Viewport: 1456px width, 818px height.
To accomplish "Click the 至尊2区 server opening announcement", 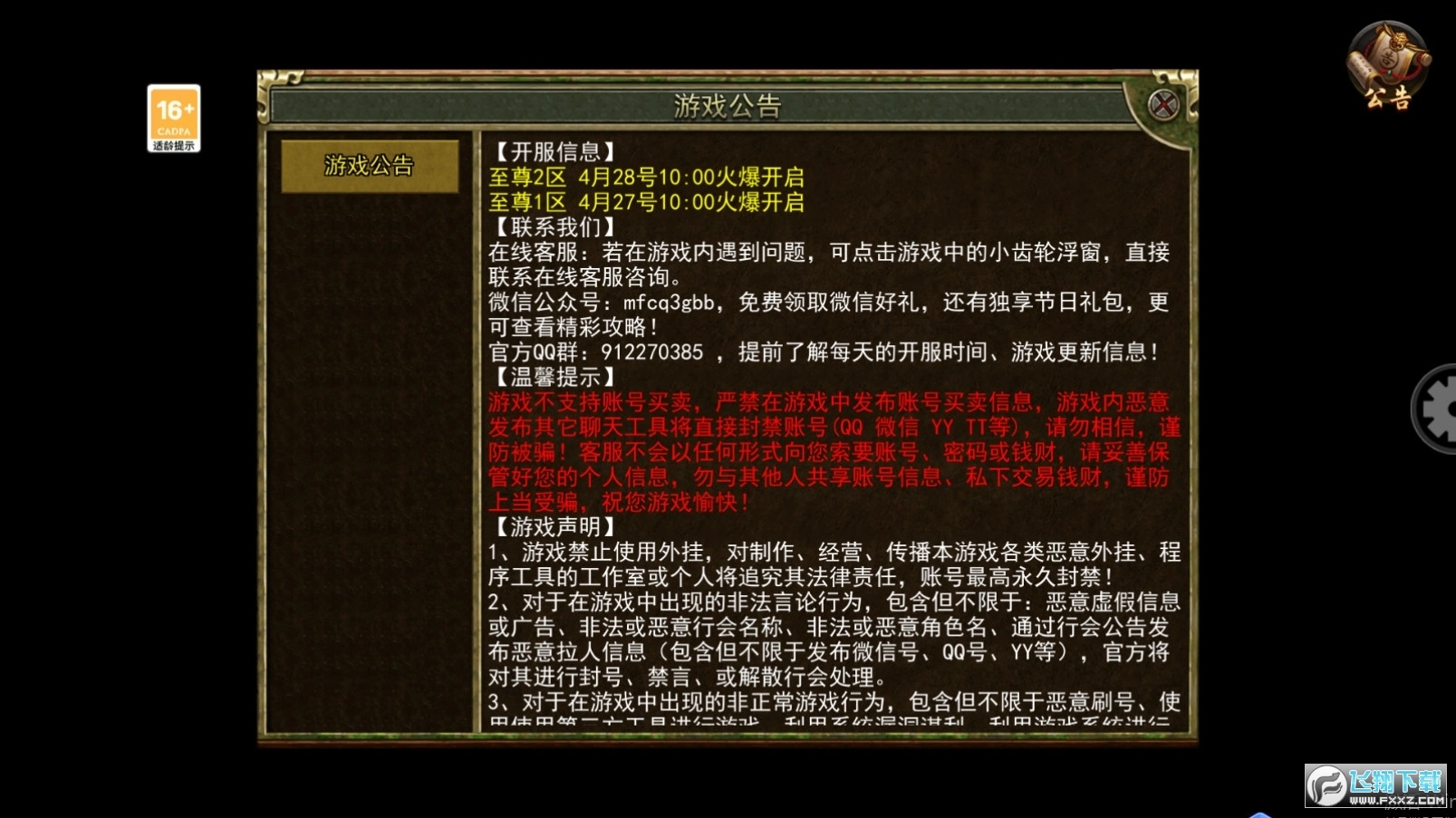I will (x=648, y=178).
